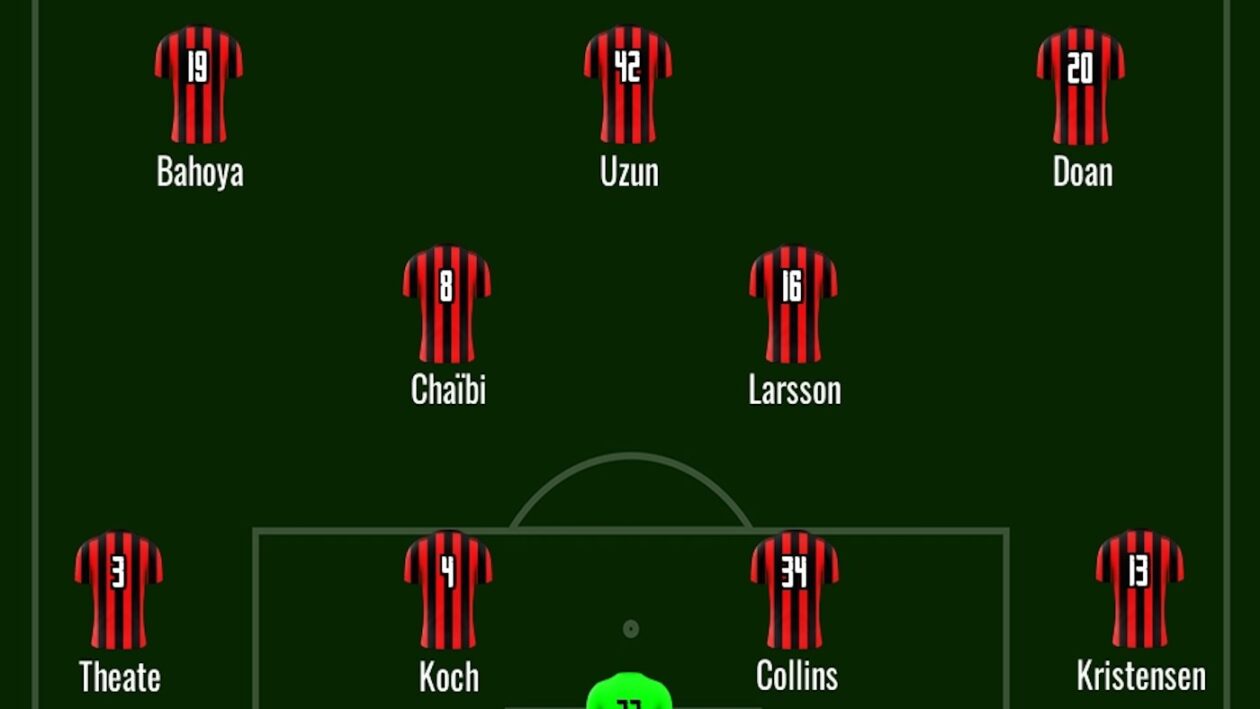Choose Koch's number 4 shirt

[448, 589]
